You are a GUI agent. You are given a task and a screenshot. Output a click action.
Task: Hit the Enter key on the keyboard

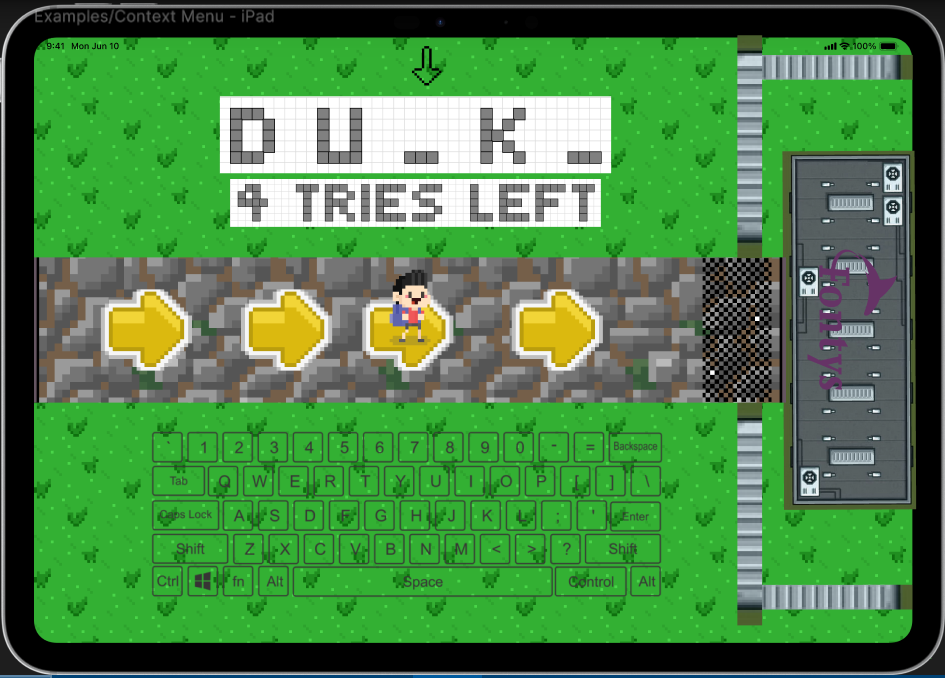[635, 516]
